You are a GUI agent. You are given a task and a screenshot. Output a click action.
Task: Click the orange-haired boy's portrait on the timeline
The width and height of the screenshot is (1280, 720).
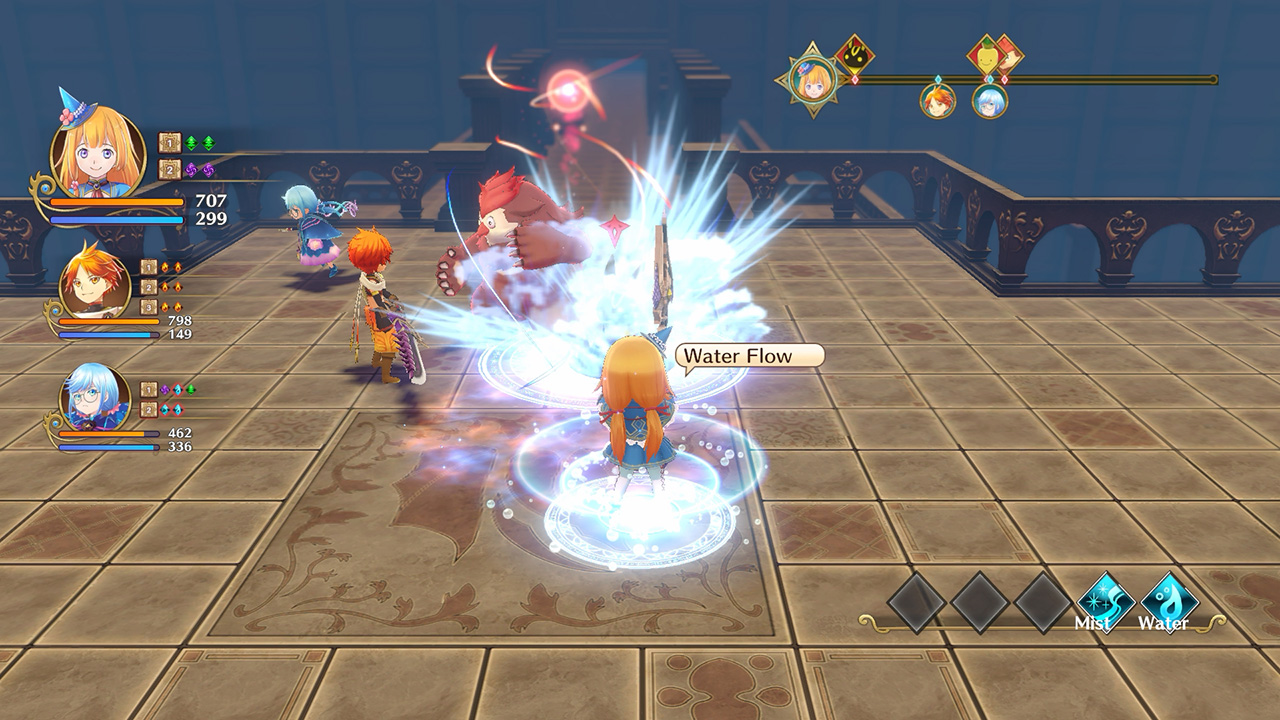[938, 100]
